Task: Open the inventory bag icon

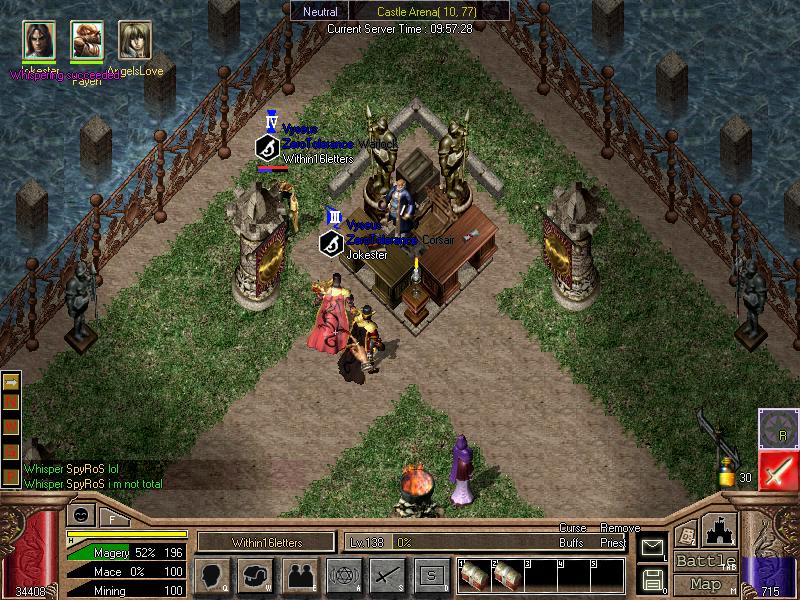Action: (257, 575)
